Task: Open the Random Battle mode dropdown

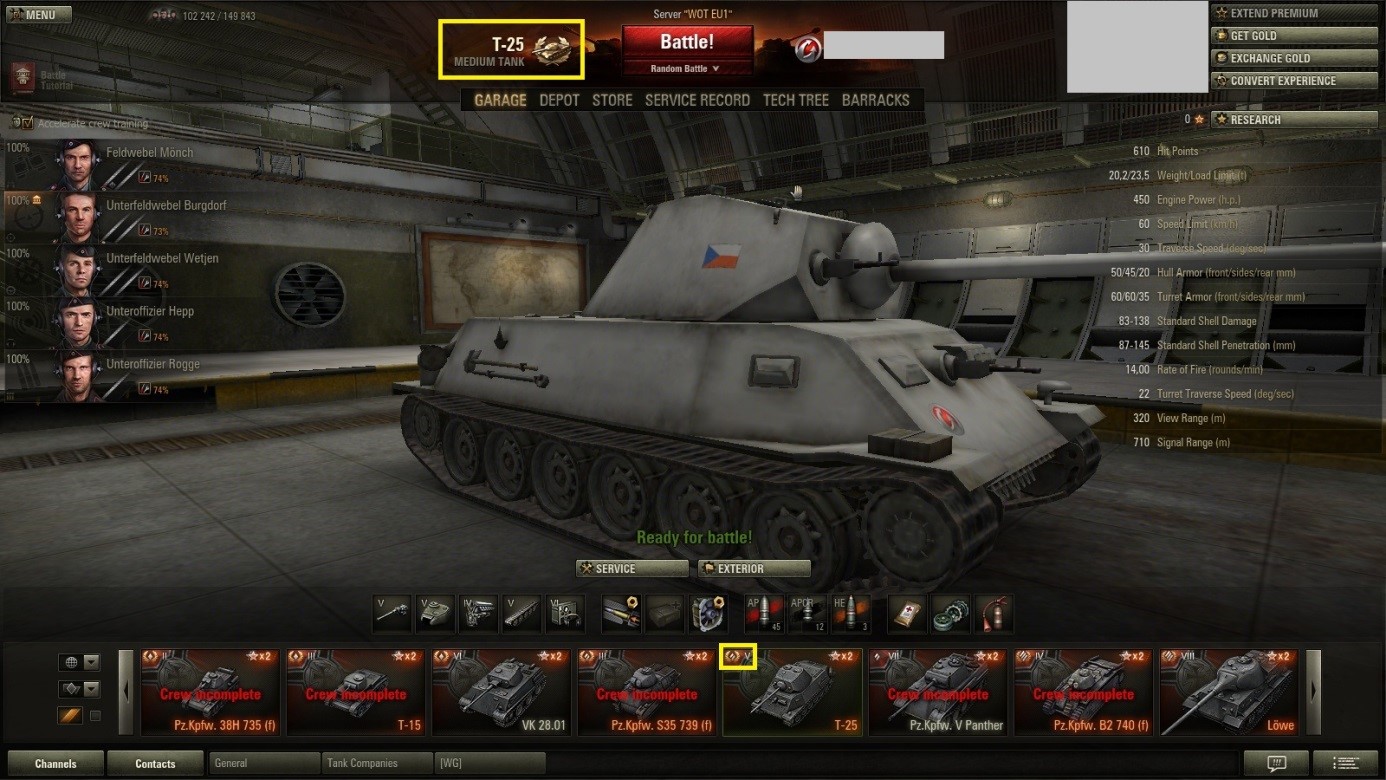Action: (686, 69)
